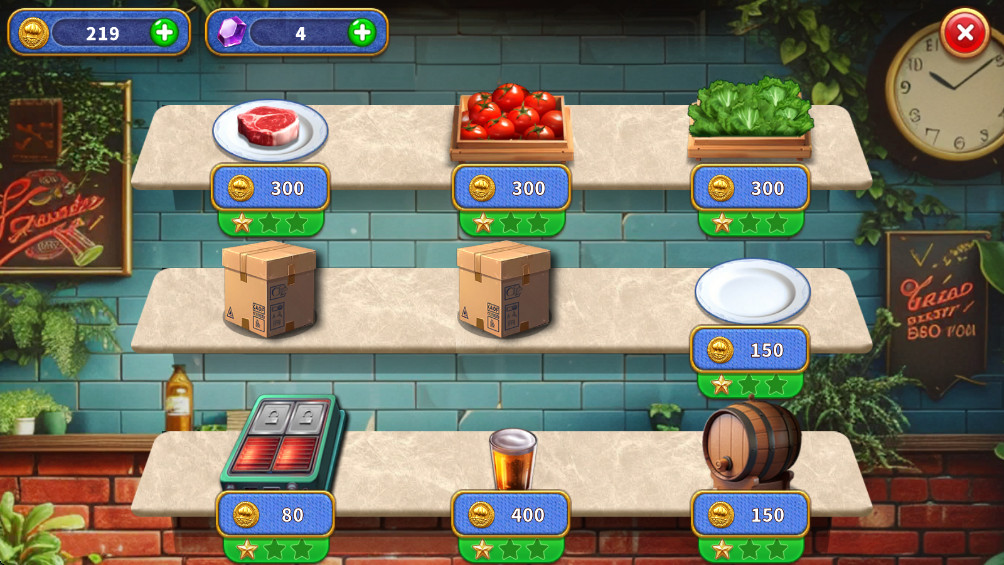
Task: Select the raw steak on plate item
Action: click(x=270, y=129)
